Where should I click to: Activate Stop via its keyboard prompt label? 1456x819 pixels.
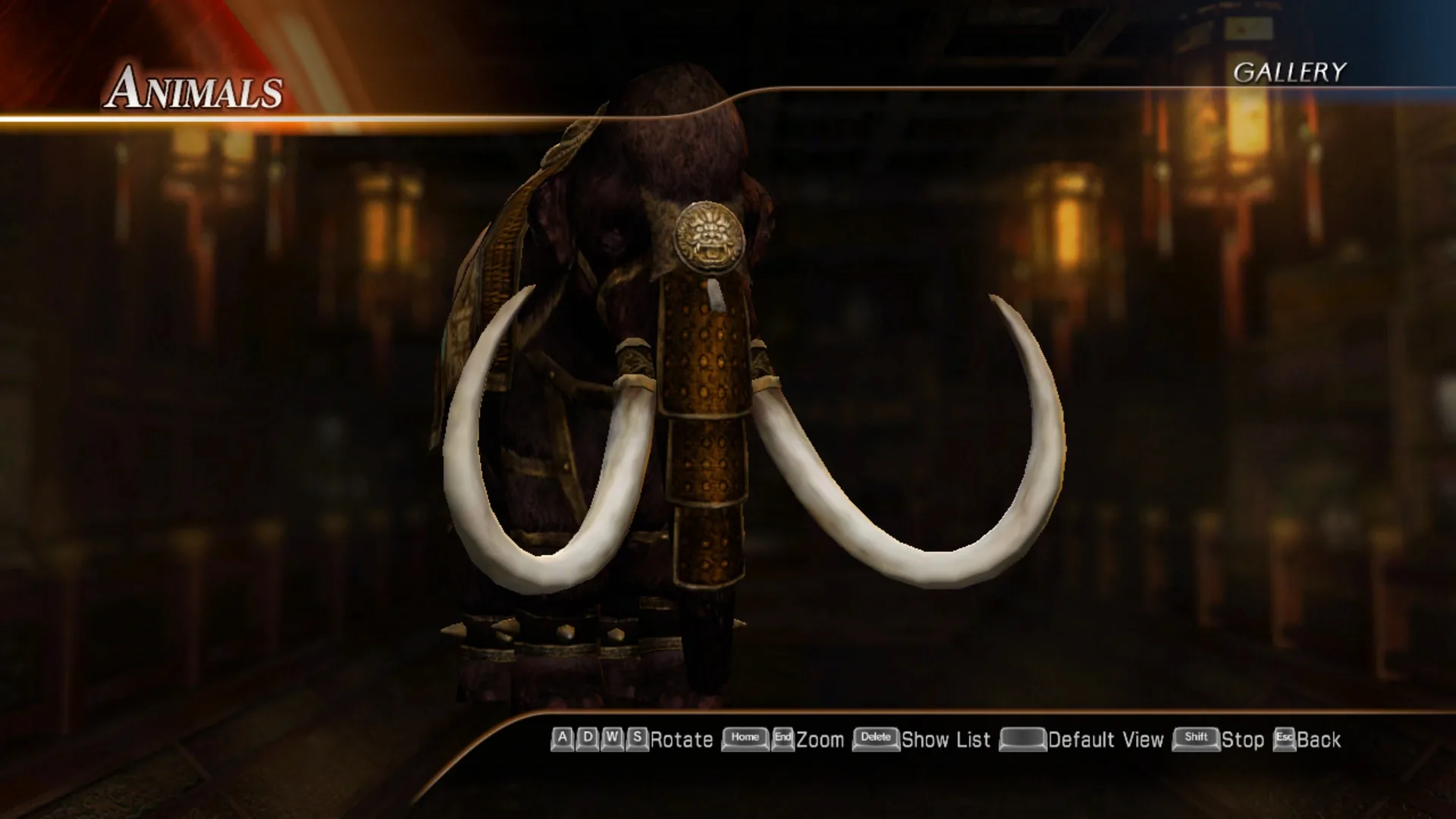pyautogui.click(x=1242, y=738)
